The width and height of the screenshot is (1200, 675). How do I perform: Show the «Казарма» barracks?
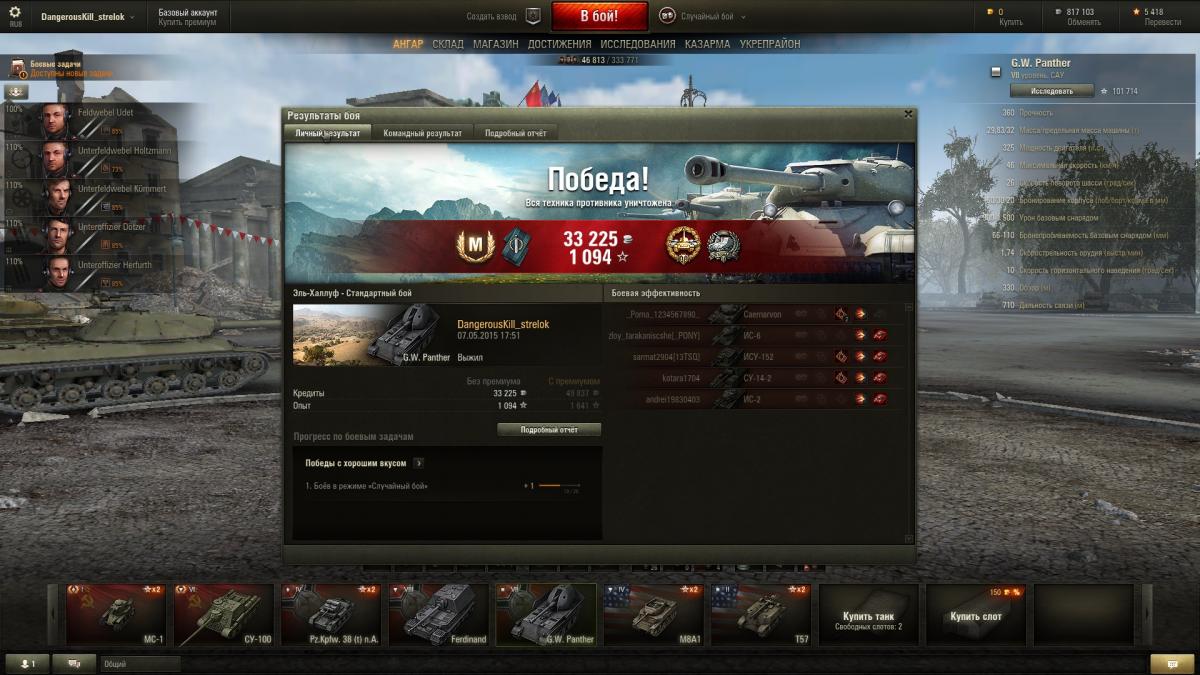click(x=707, y=44)
